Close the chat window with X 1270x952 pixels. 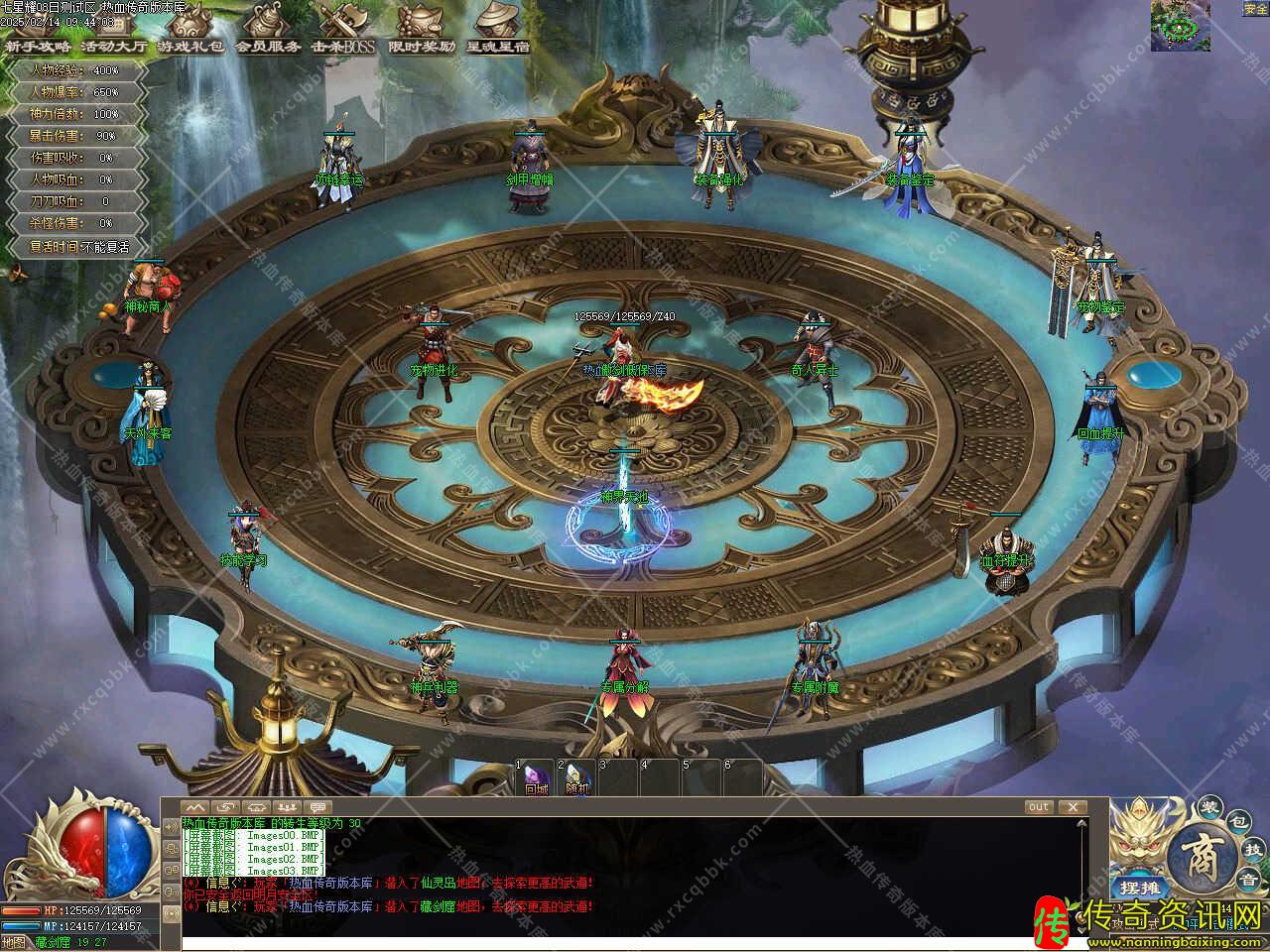(x=1071, y=807)
